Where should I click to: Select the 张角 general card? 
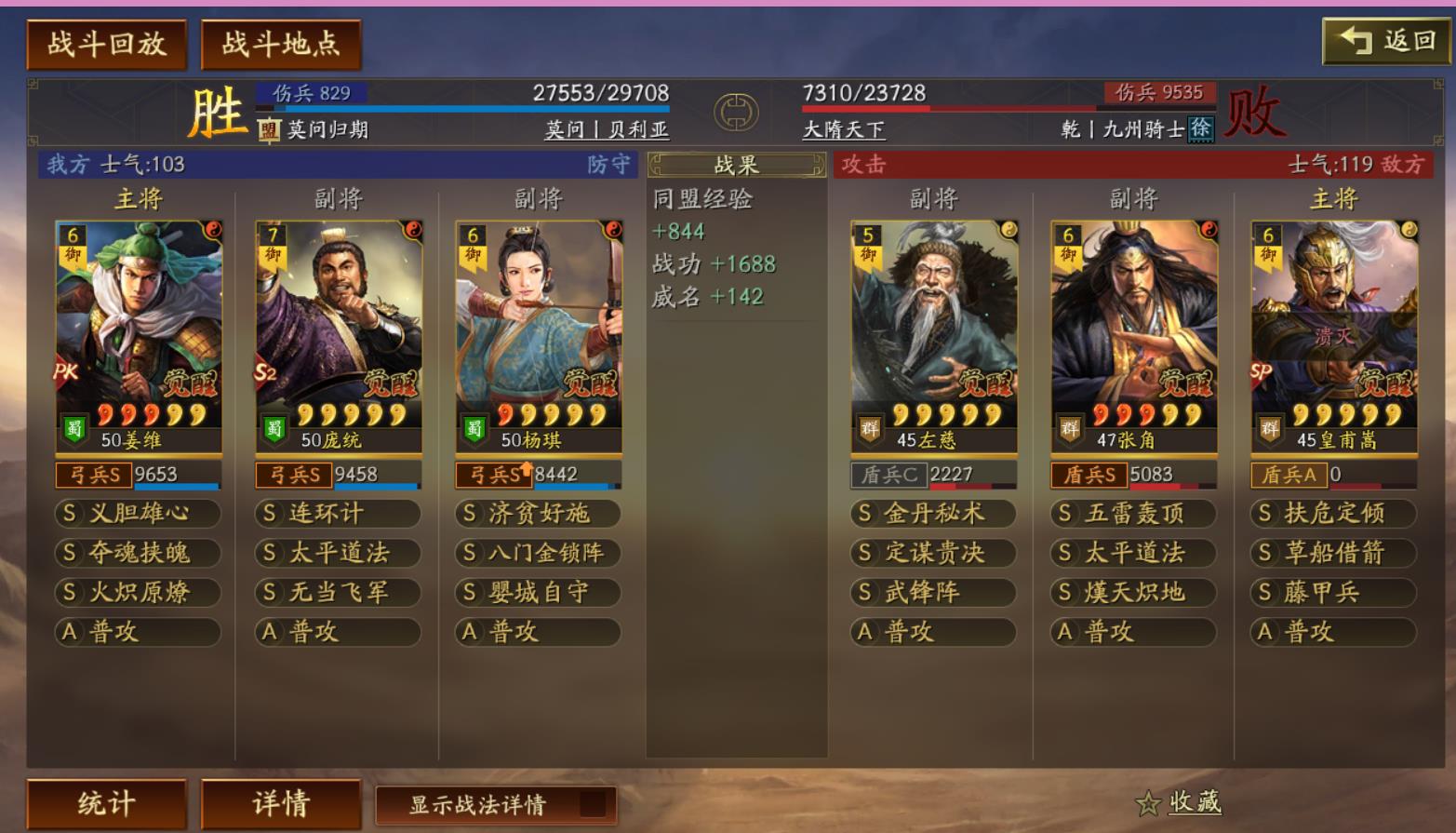tap(1133, 335)
